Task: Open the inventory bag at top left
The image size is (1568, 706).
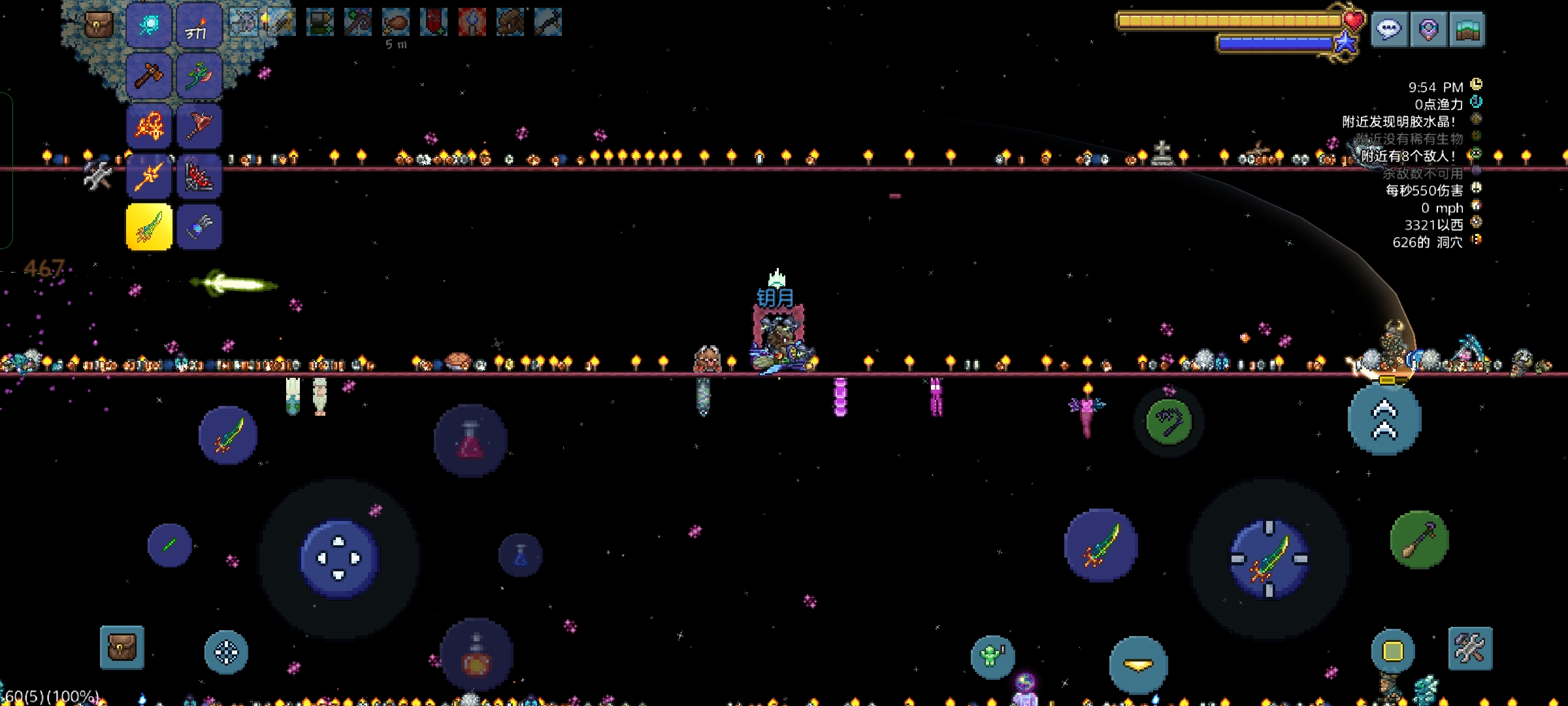Action: pos(99,26)
